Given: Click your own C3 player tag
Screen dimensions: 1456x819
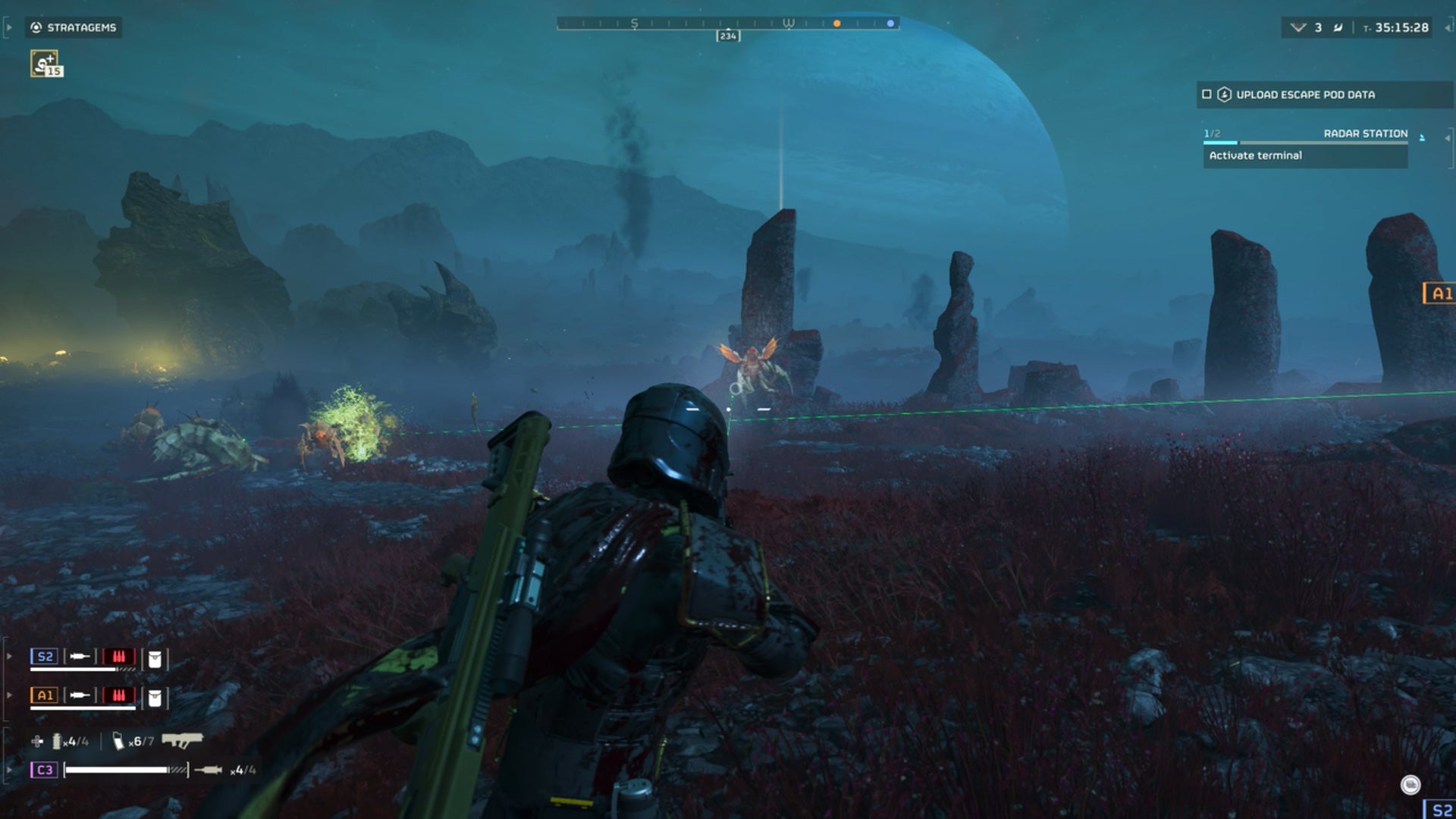Looking at the screenshot, I should [45, 770].
